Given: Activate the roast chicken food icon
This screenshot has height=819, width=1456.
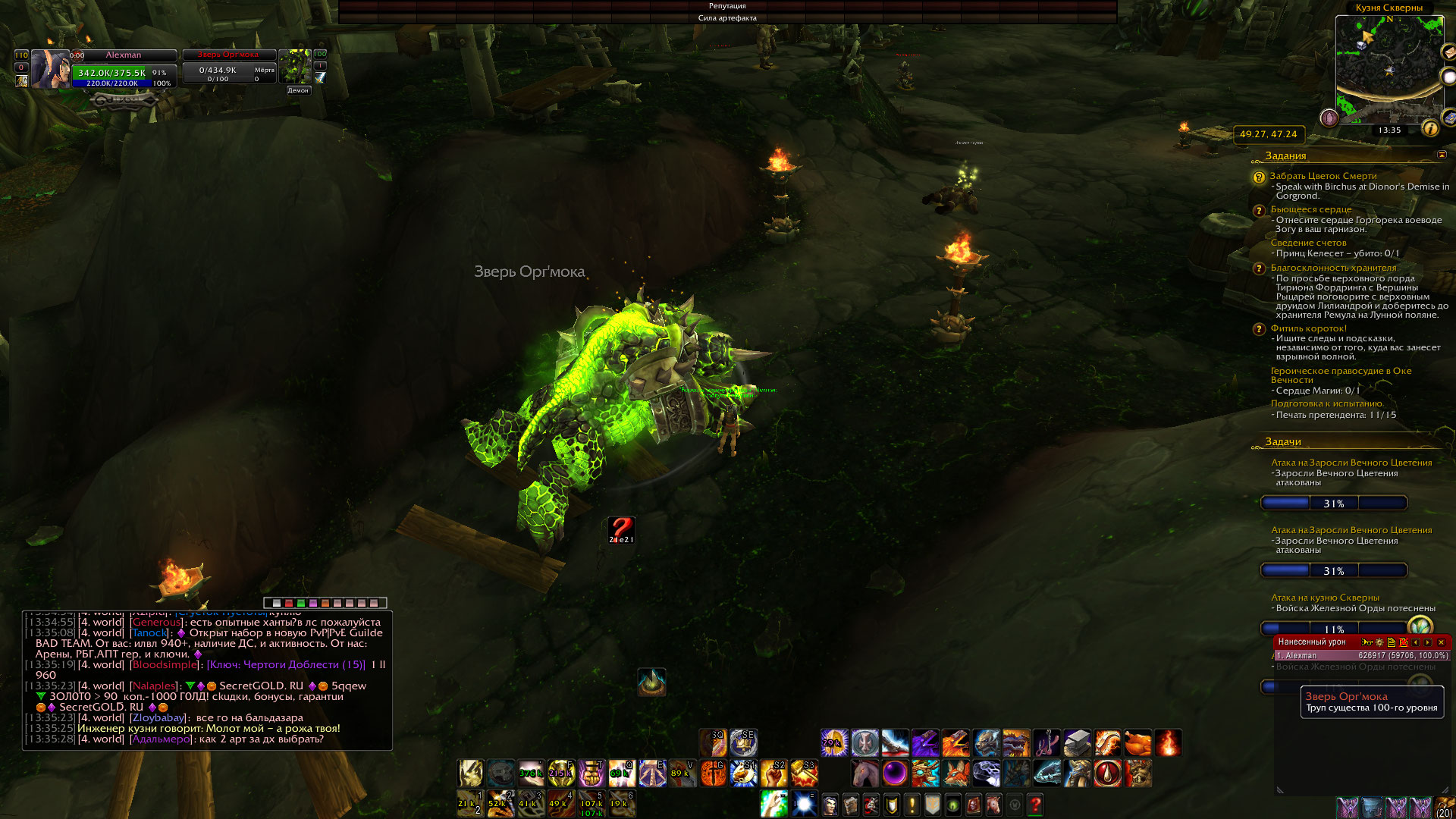Looking at the screenshot, I should (1137, 743).
